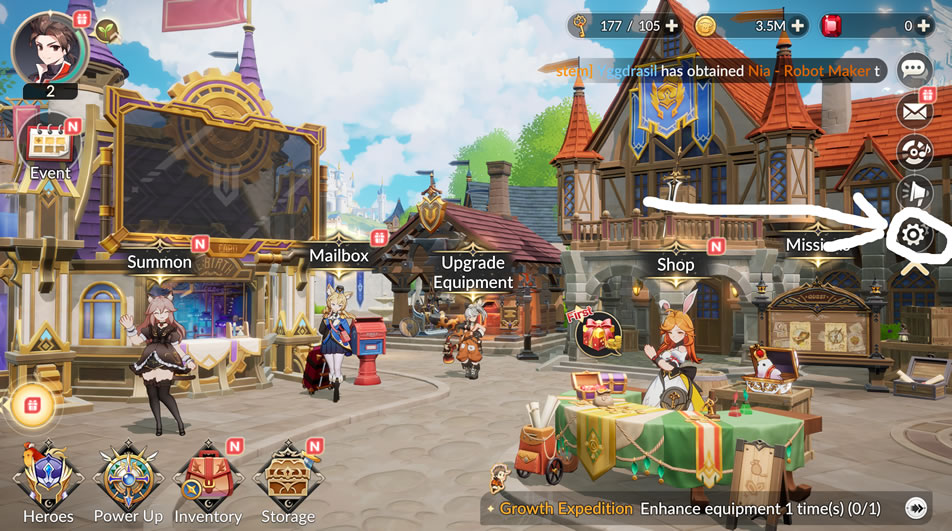The image size is (952, 531).
Task: Open the Mailbox label
Action: tap(339, 255)
